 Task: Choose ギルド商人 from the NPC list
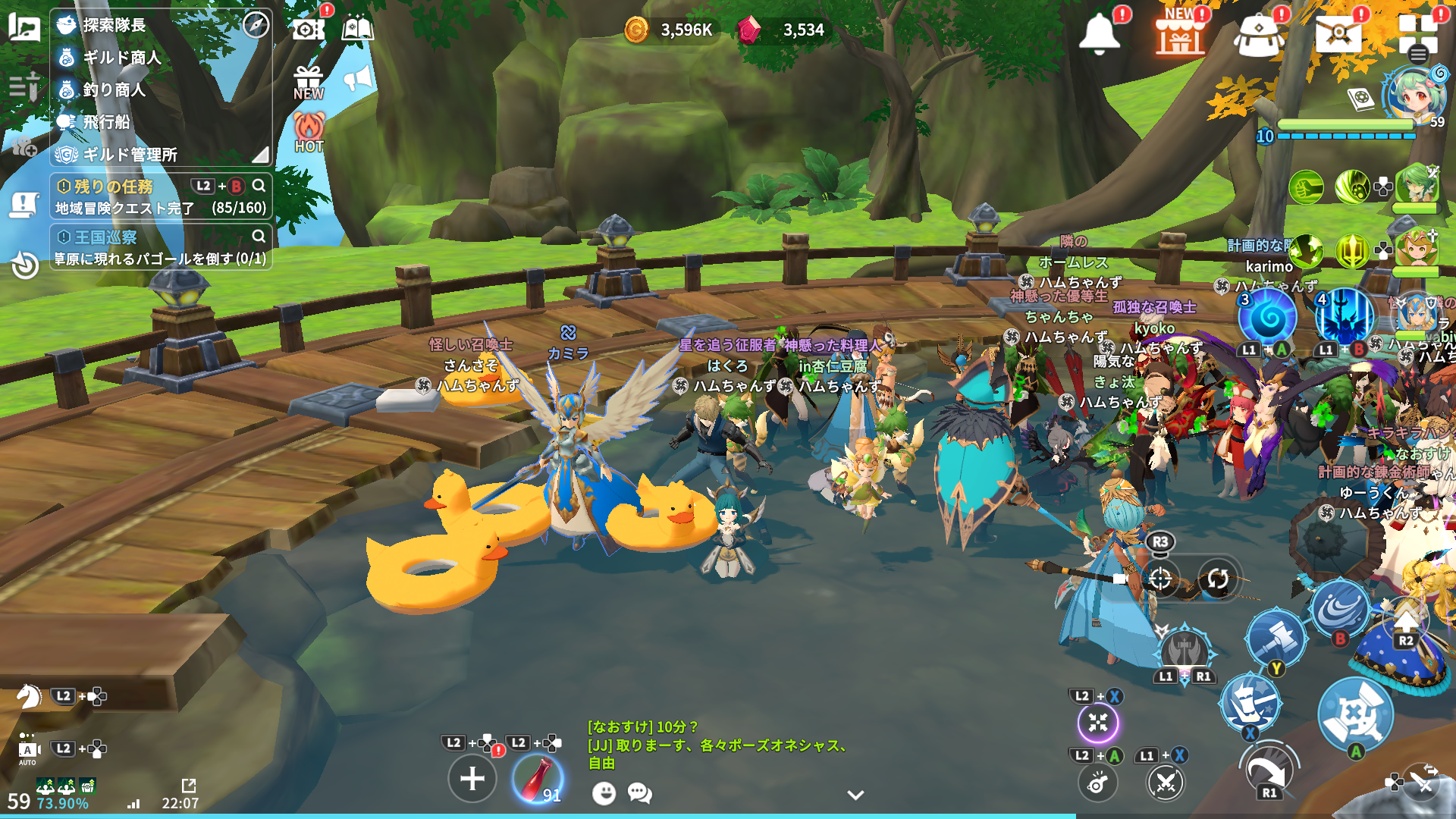point(121,58)
